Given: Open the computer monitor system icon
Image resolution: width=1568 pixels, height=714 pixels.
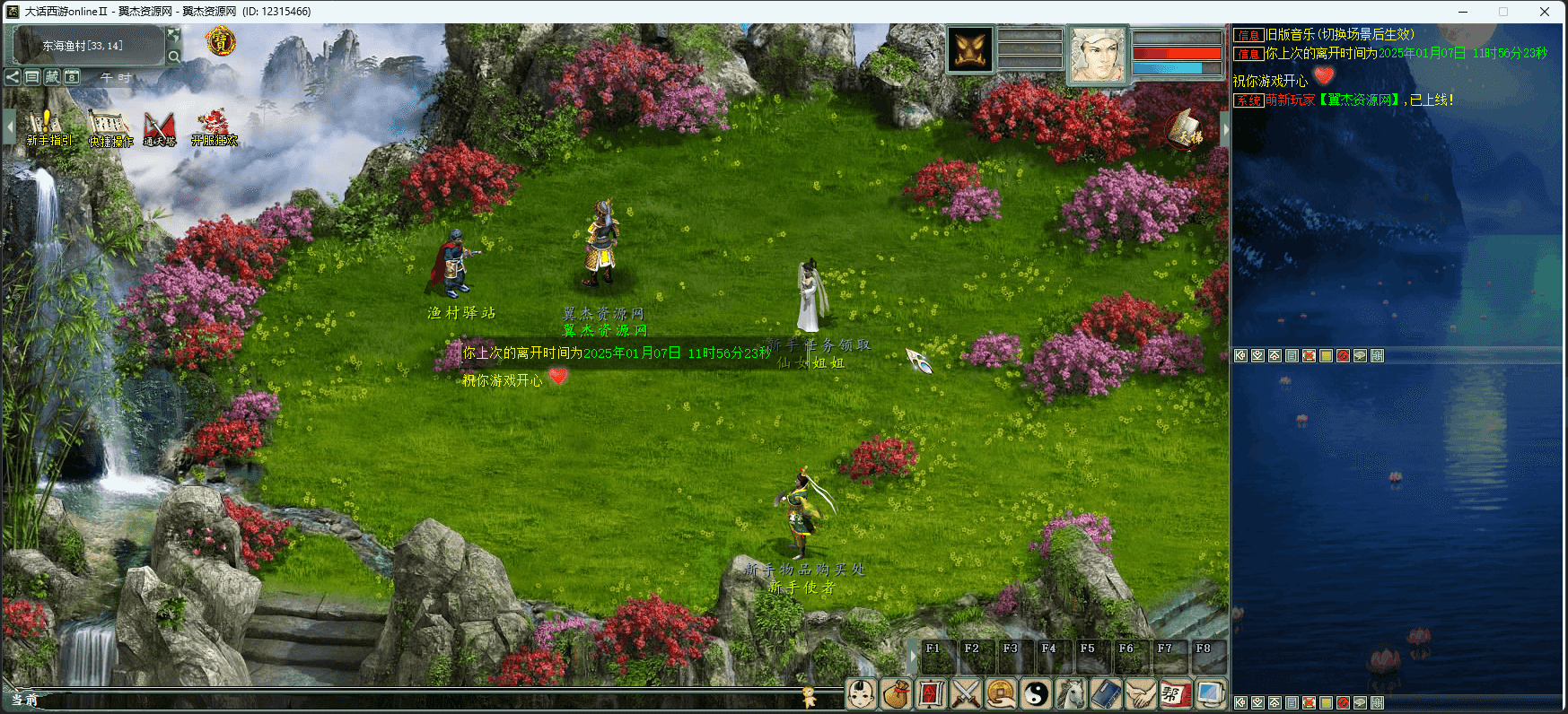Looking at the screenshot, I should (1210, 693).
